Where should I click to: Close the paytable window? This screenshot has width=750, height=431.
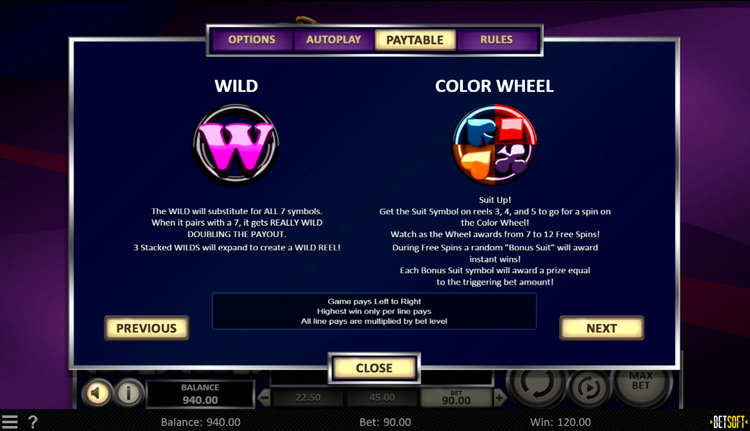point(374,368)
